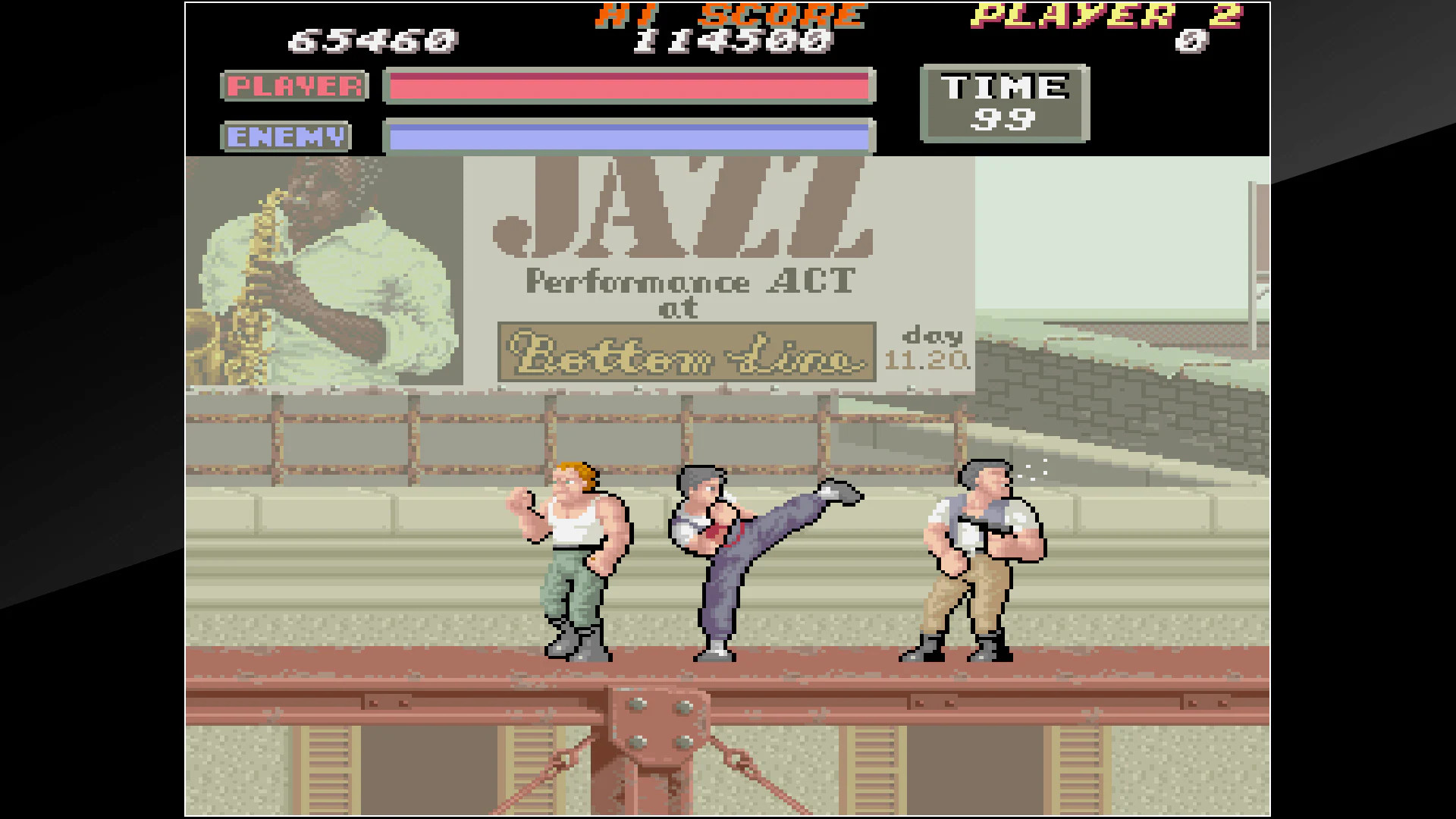Toggle the ENEMY label indicator
This screenshot has width=1456, height=819.
(x=286, y=136)
